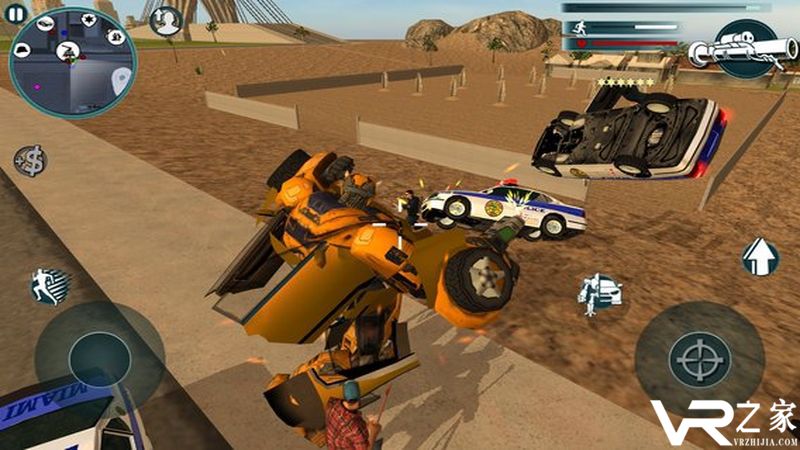Image resolution: width=800 pixels, height=450 pixels.
Task: Tap the up-arrow jump button
Action: click(760, 257)
